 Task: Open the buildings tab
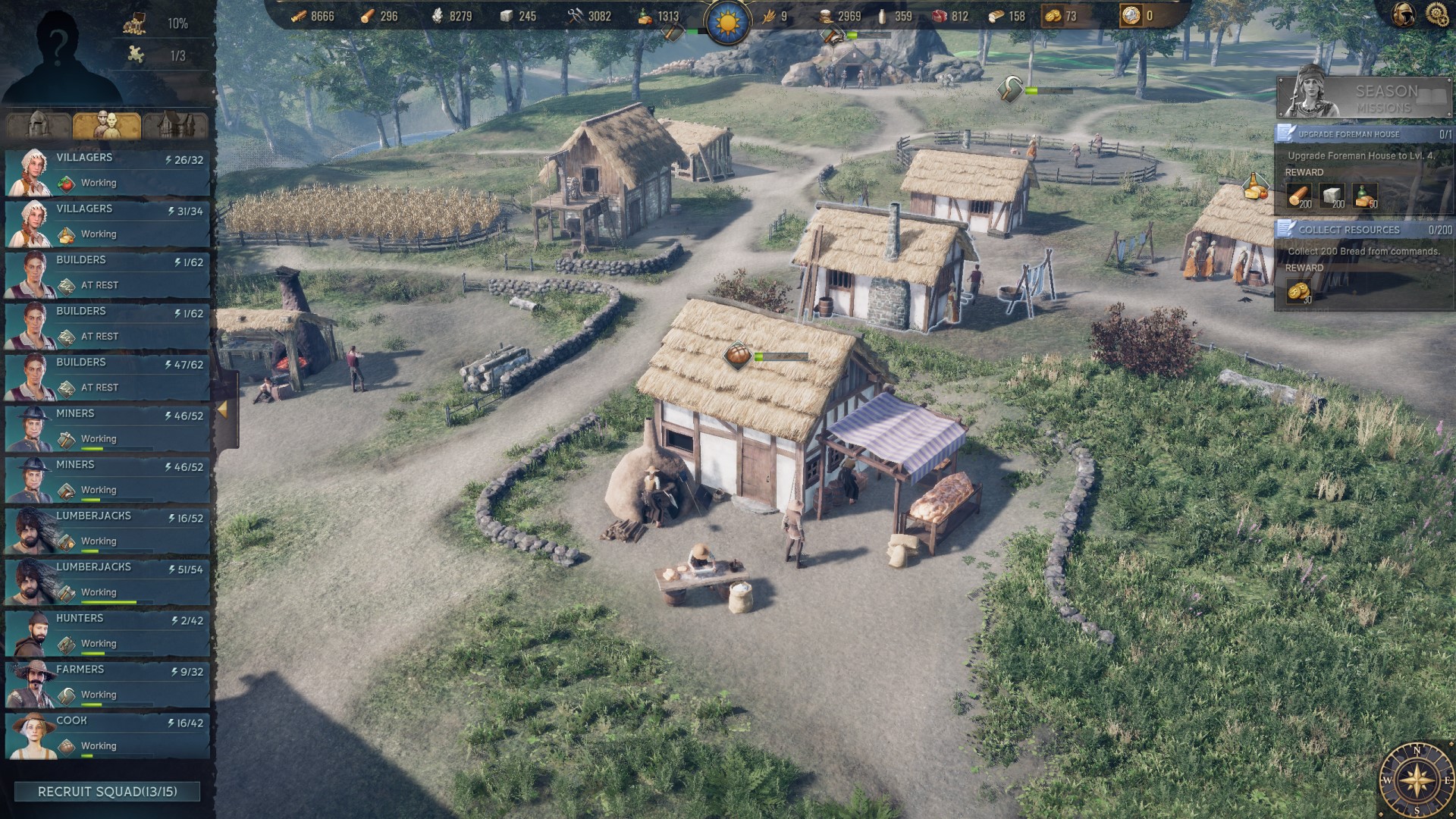coord(175,124)
